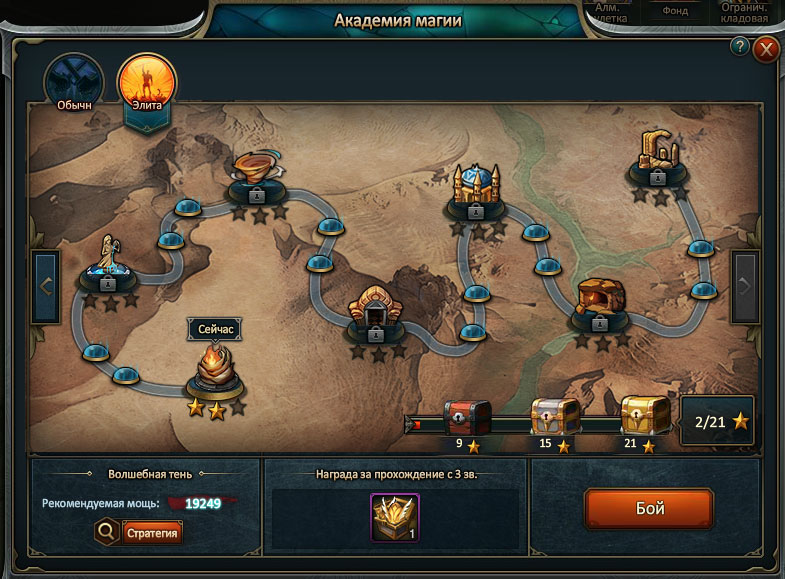
Task: Select the locked stone gate stage
Action: 376,312
